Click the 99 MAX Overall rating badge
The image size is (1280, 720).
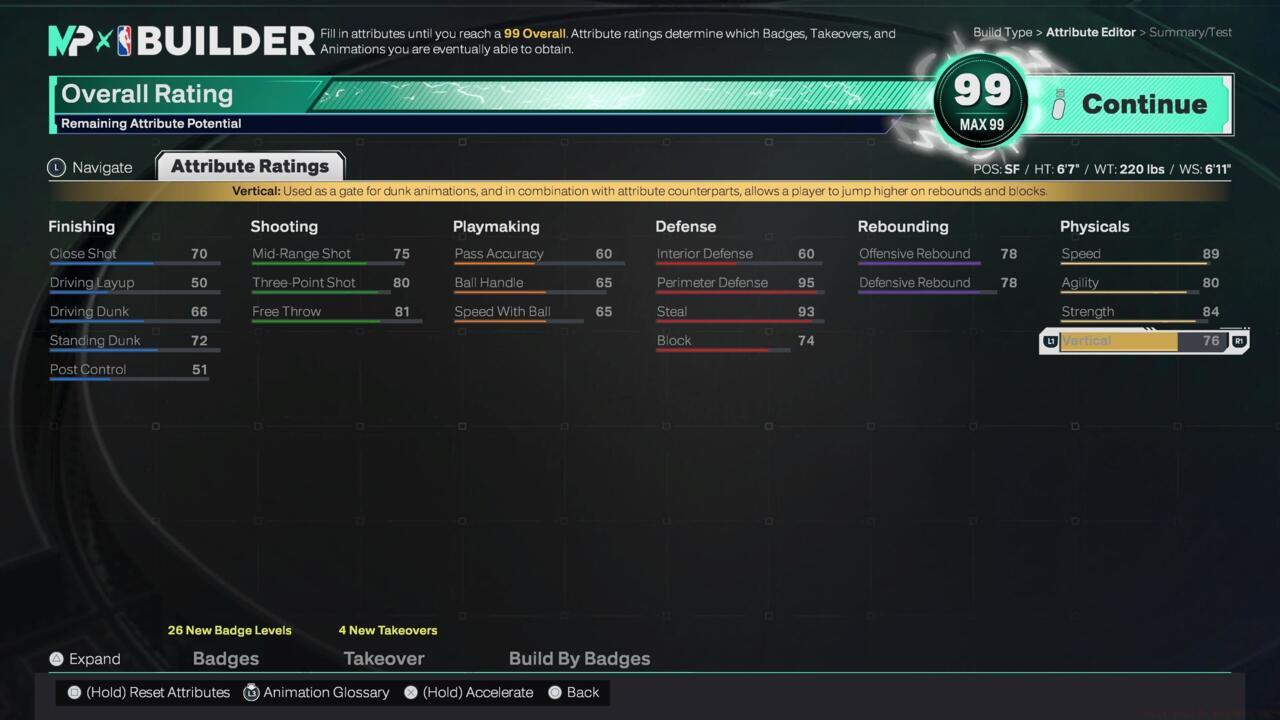point(981,103)
